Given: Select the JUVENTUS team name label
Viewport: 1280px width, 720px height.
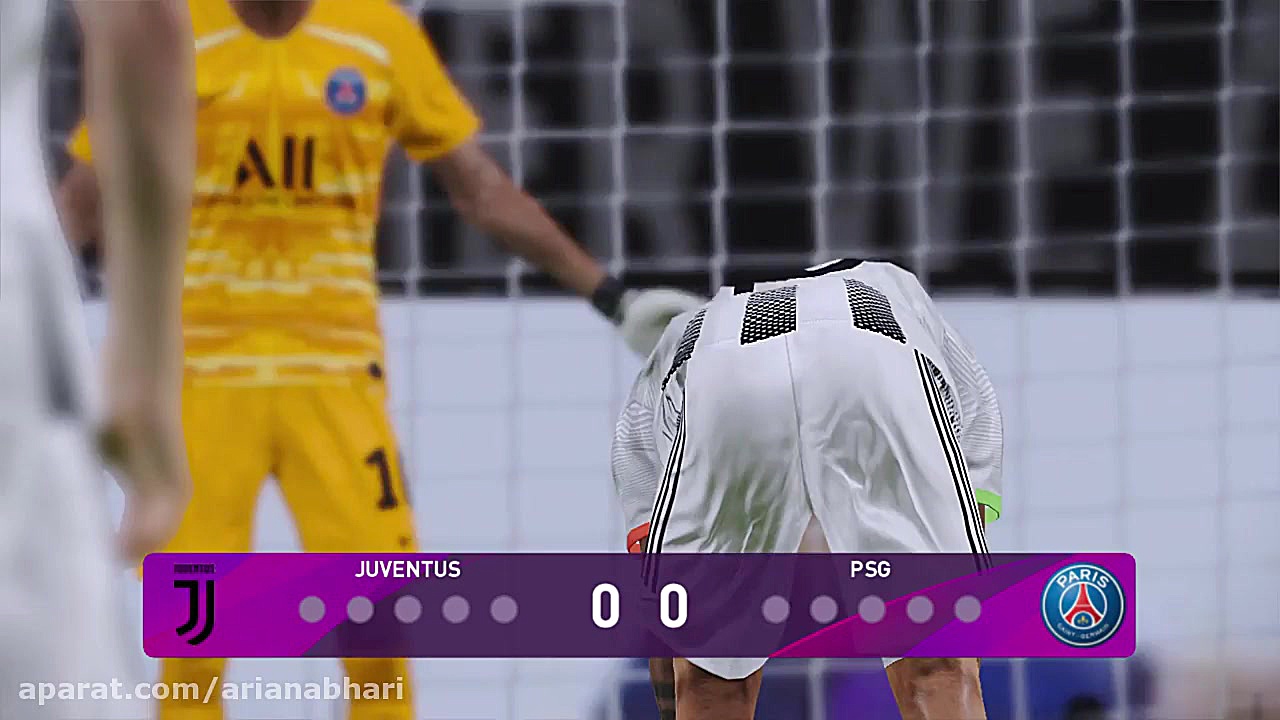Looking at the screenshot, I should click(x=408, y=570).
